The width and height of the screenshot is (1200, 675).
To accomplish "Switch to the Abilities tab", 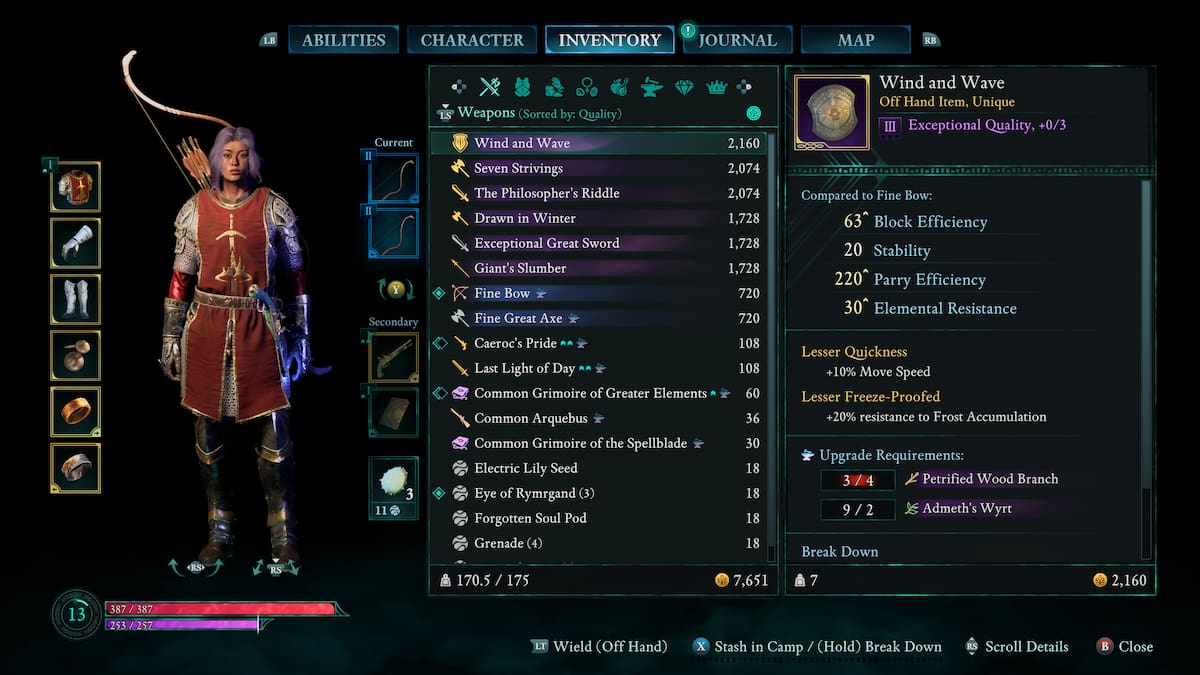I will click(x=343, y=40).
